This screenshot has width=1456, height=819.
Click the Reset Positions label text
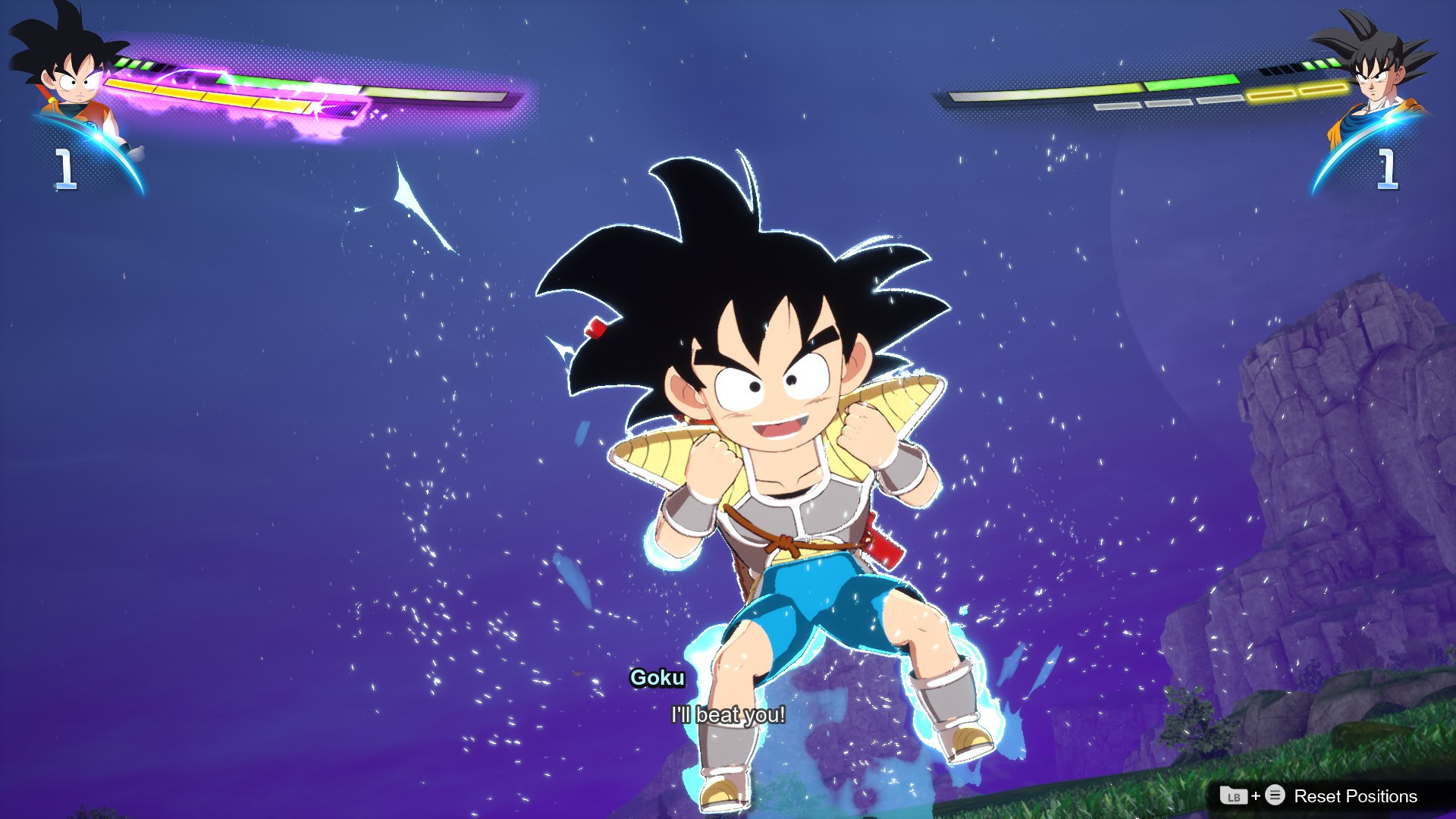1357,797
